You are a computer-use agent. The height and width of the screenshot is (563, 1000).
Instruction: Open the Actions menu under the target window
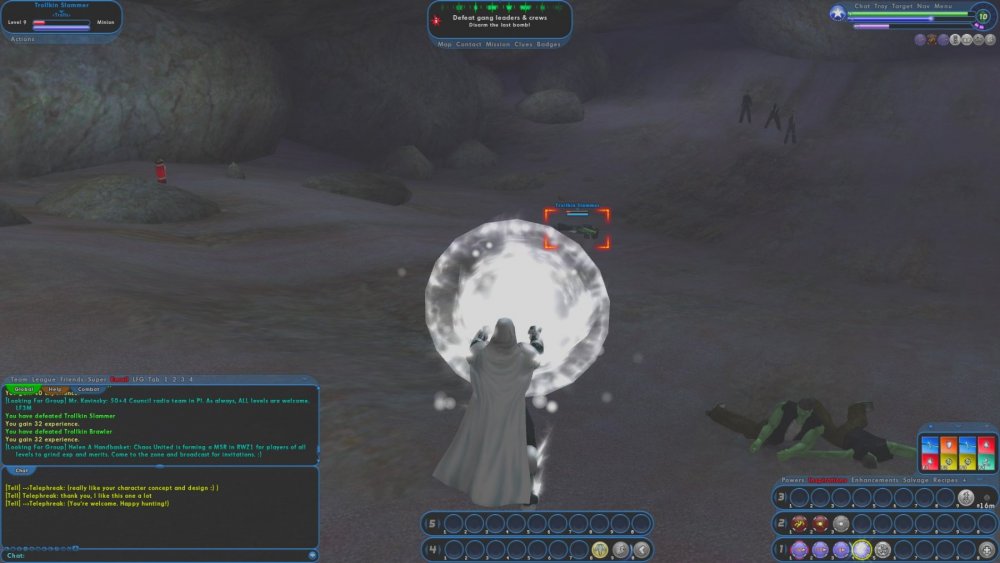tap(22, 39)
